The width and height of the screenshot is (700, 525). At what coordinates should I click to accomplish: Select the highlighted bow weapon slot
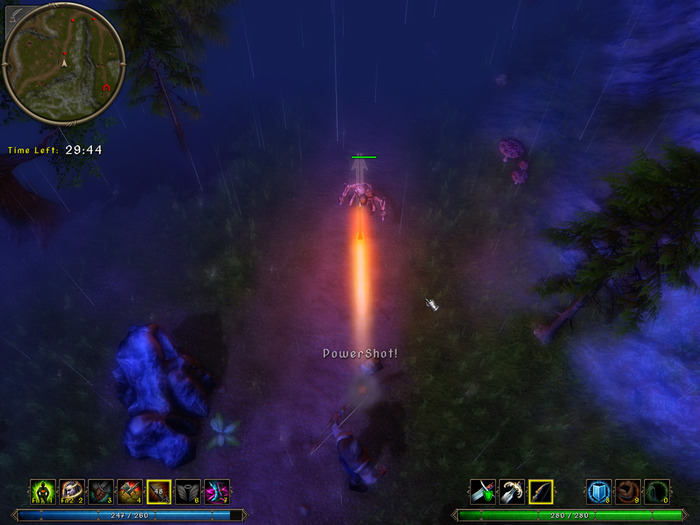(540, 491)
